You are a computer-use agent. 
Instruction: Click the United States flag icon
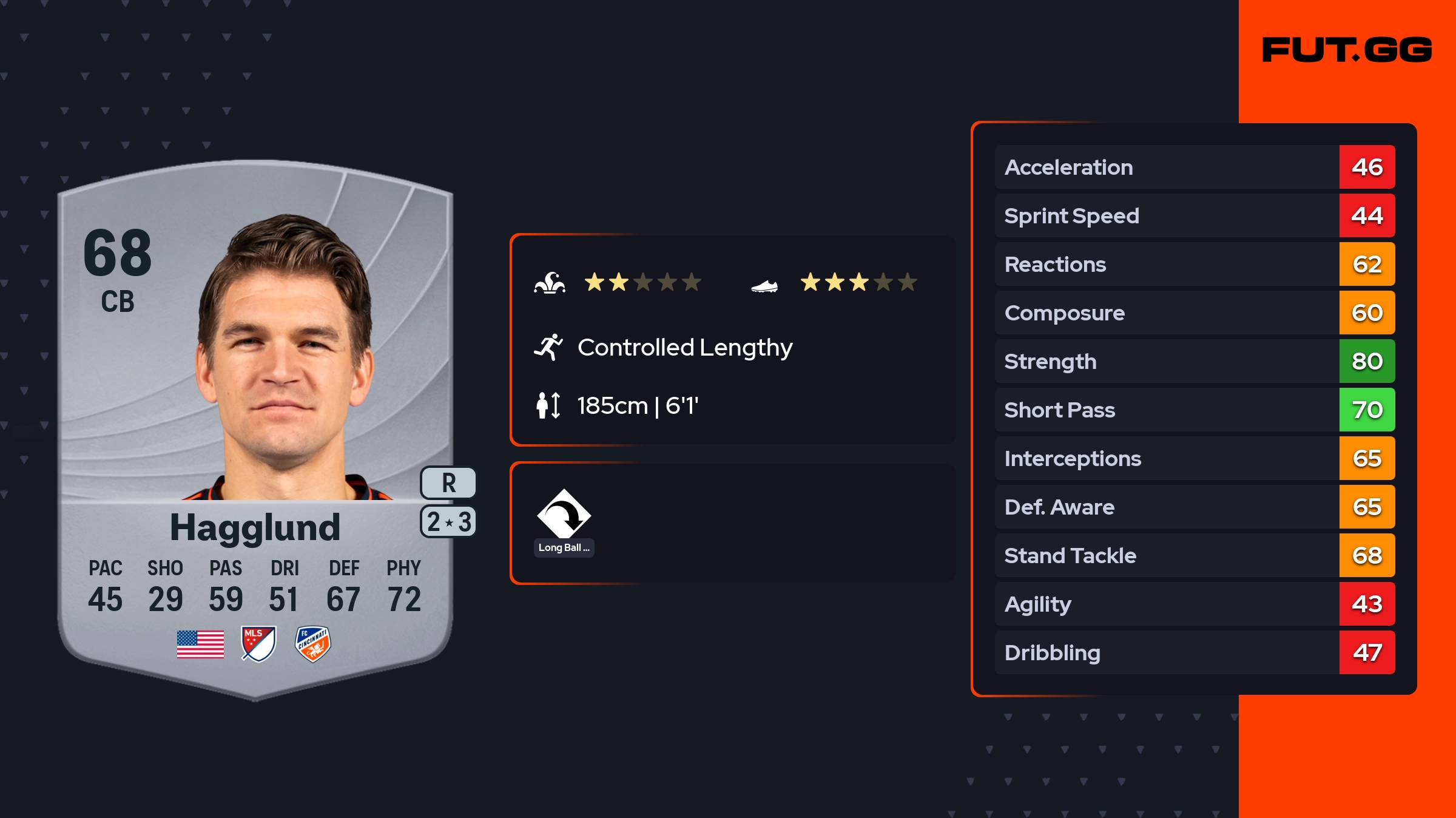point(200,644)
